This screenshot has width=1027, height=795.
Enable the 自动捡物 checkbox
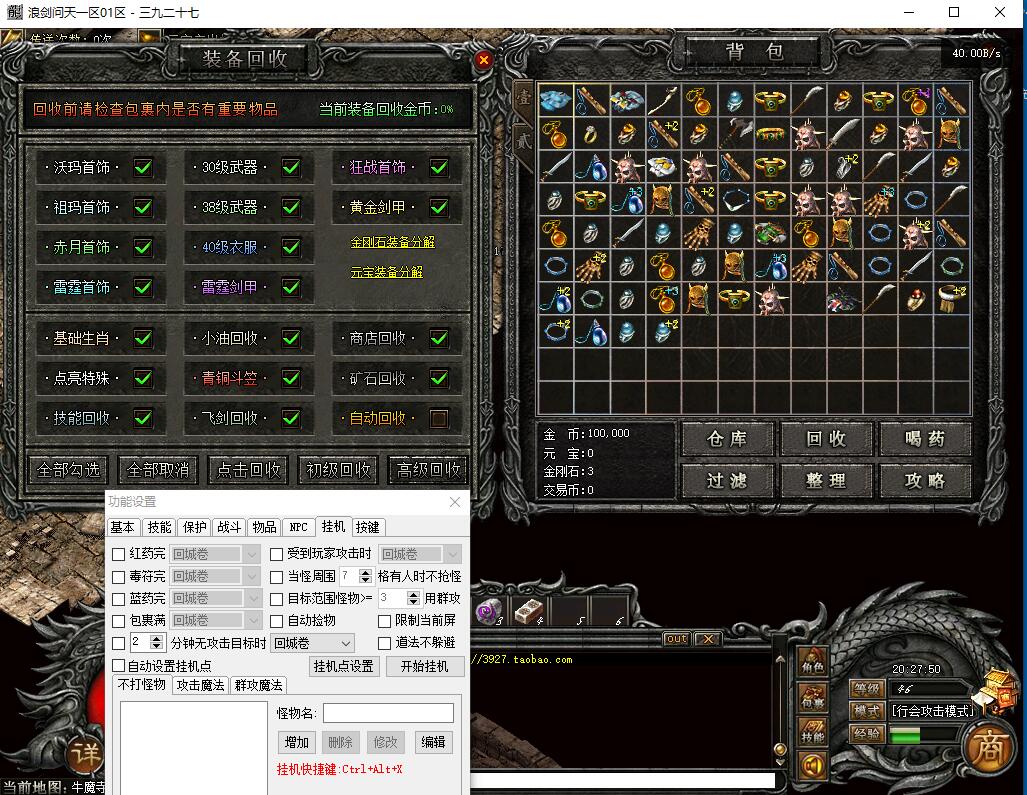[278, 621]
